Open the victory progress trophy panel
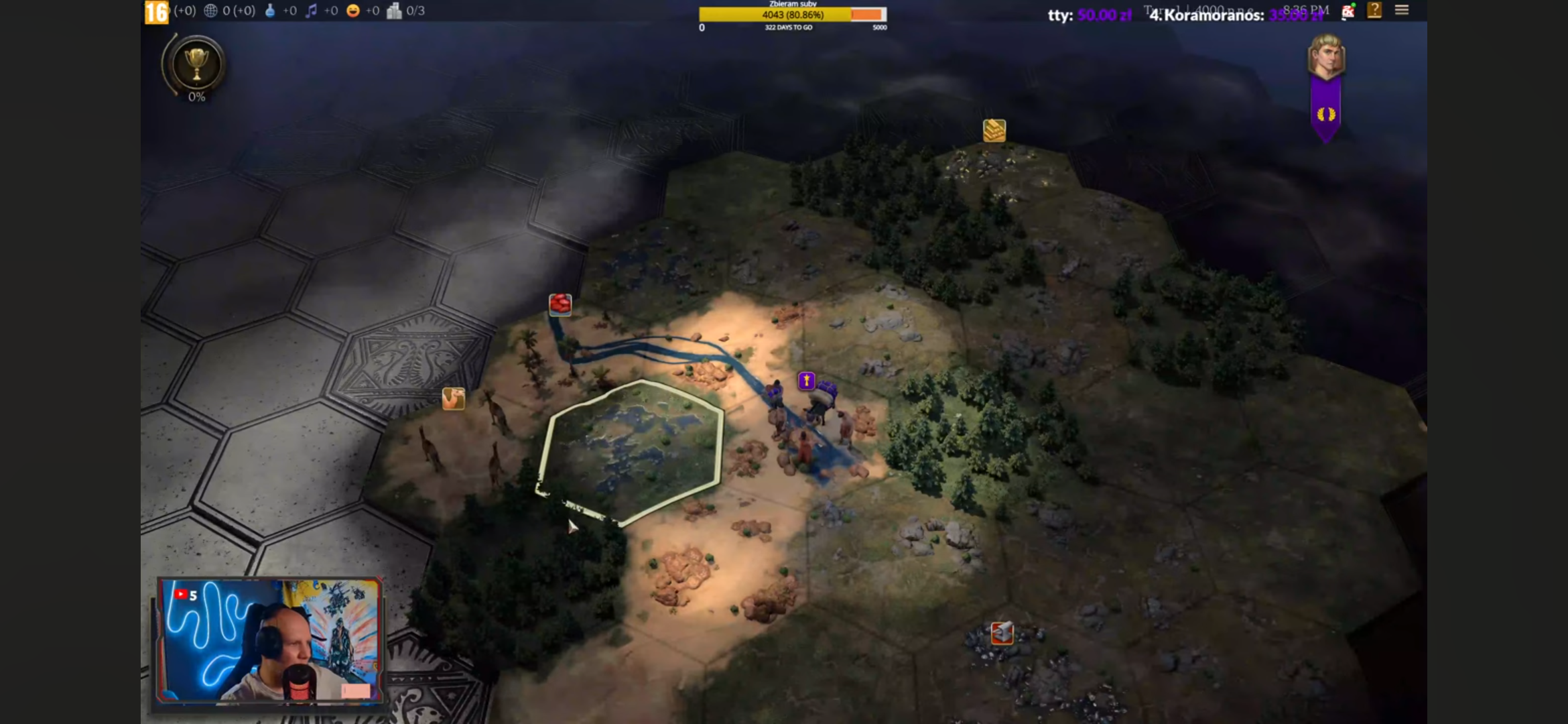Viewport: 1568px width, 724px height. tap(196, 66)
